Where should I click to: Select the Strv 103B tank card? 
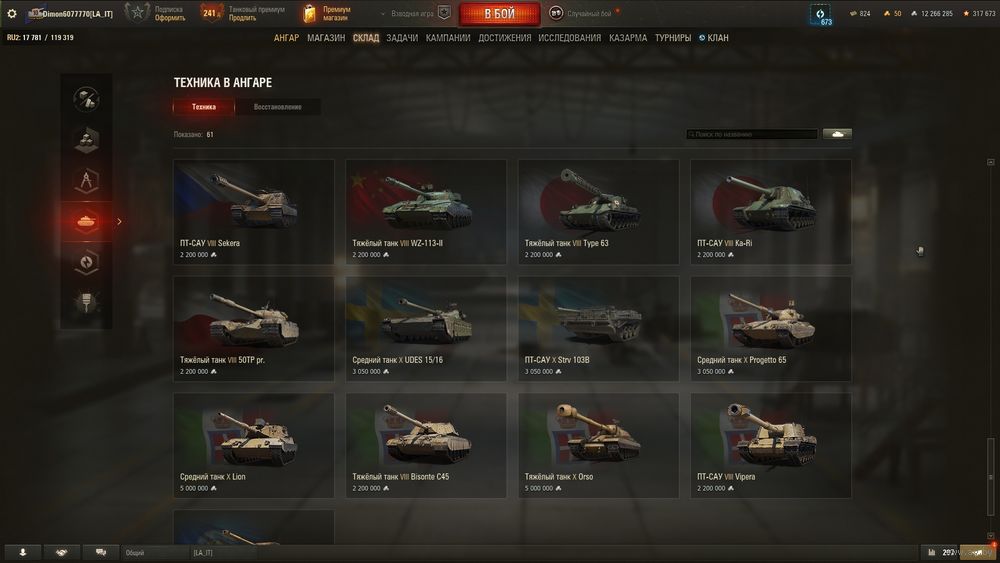598,328
